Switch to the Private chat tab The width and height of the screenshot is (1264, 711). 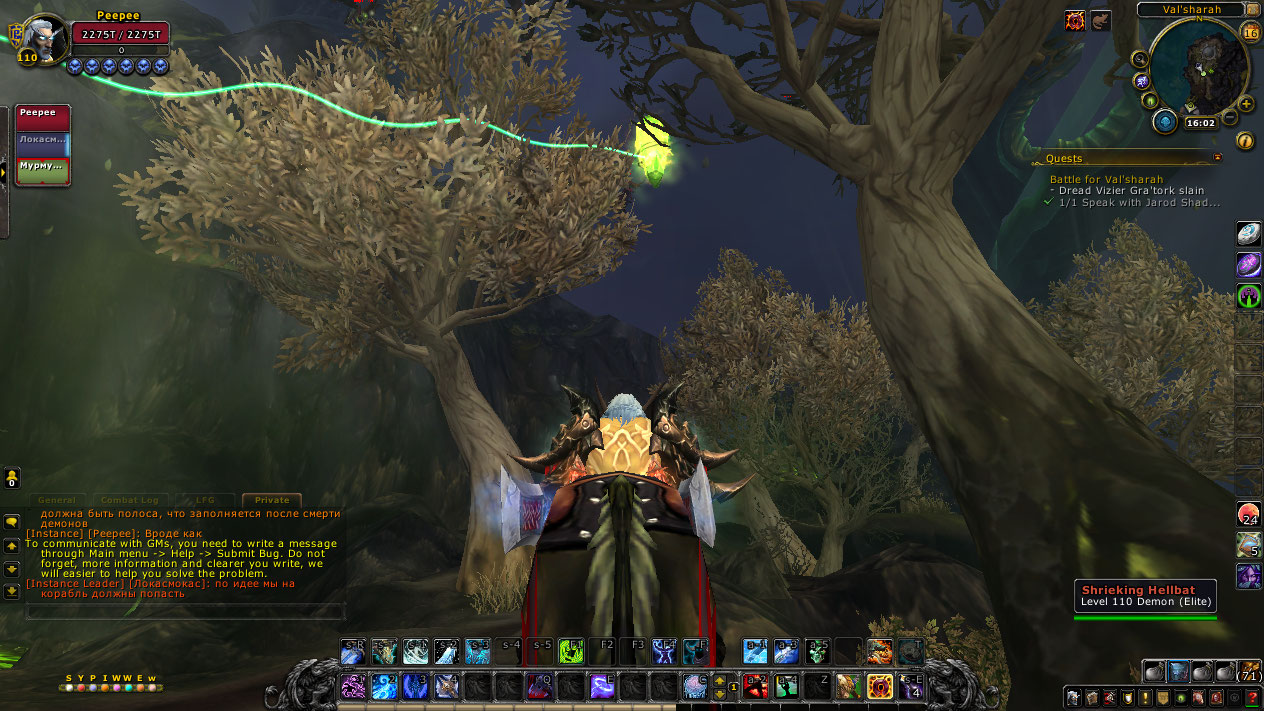coord(271,500)
